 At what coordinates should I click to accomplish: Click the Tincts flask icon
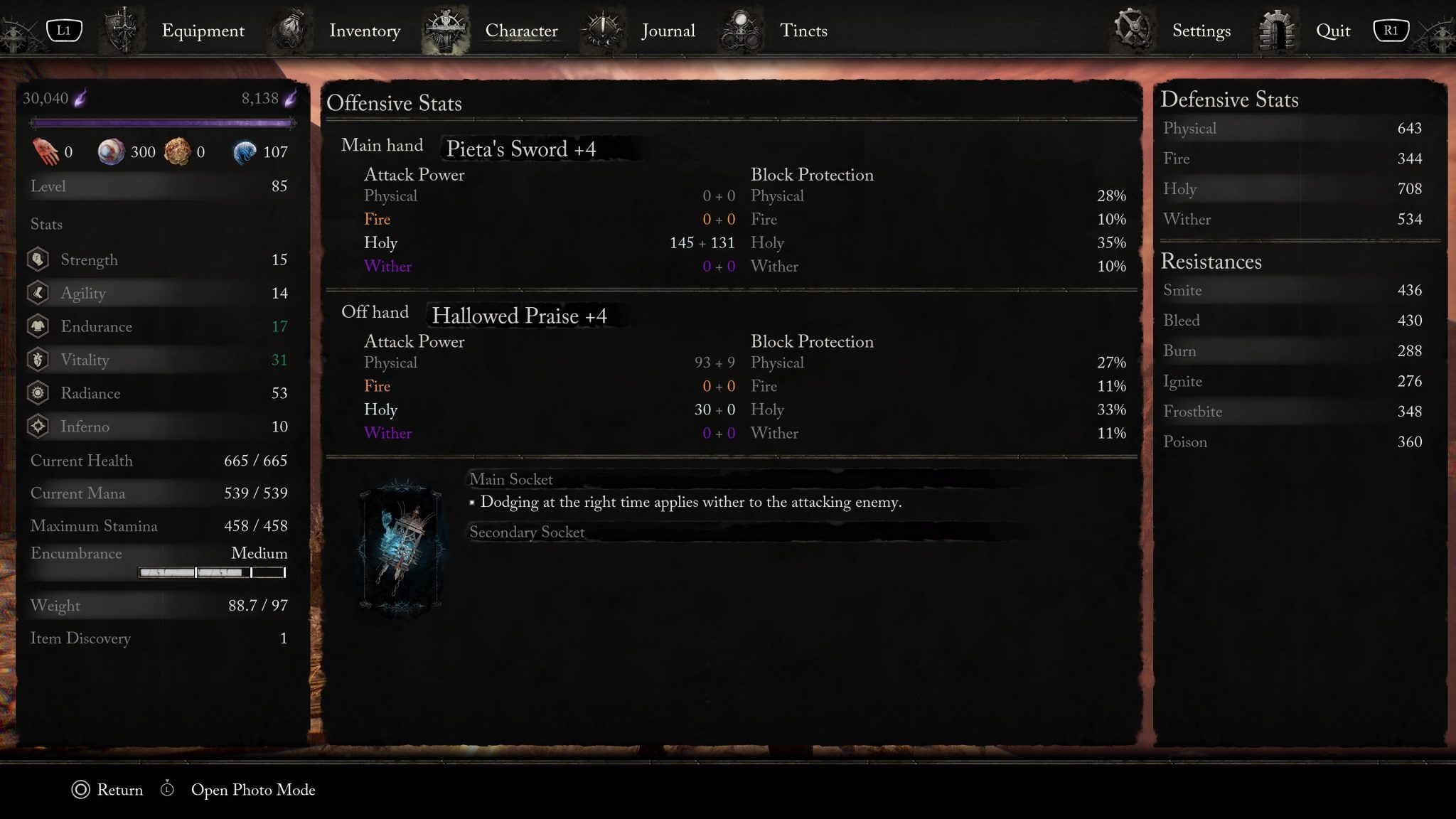[741, 28]
